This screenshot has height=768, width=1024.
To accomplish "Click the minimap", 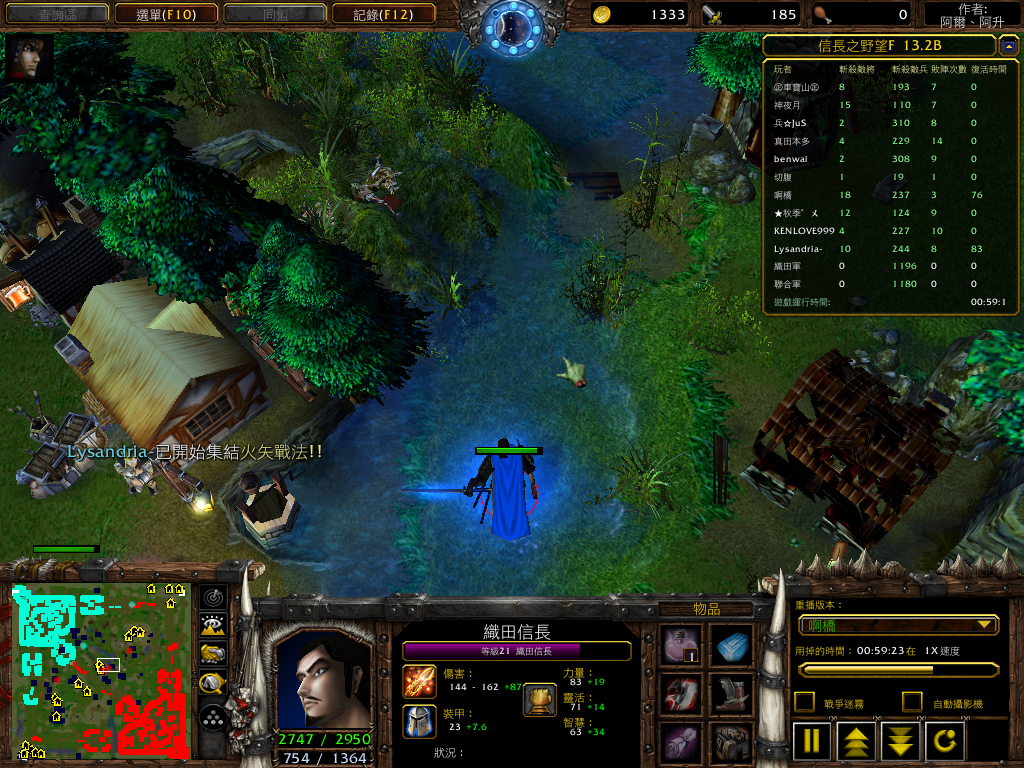I will [x=100, y=670].
